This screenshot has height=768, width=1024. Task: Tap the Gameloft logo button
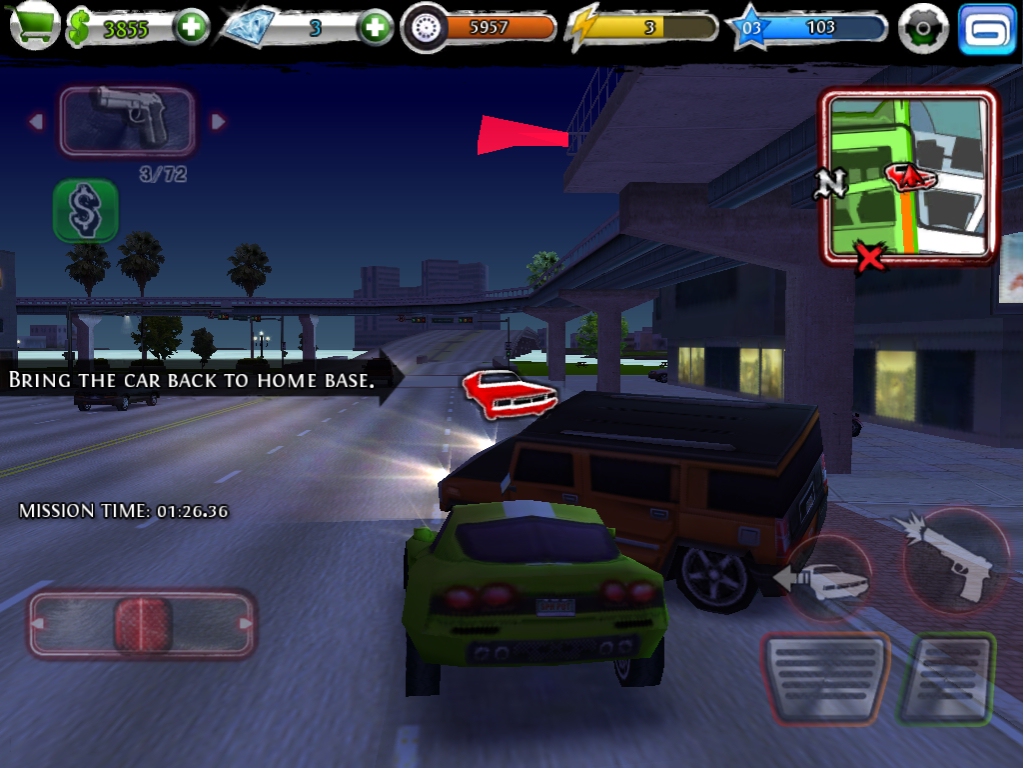[x=986, y=29]
